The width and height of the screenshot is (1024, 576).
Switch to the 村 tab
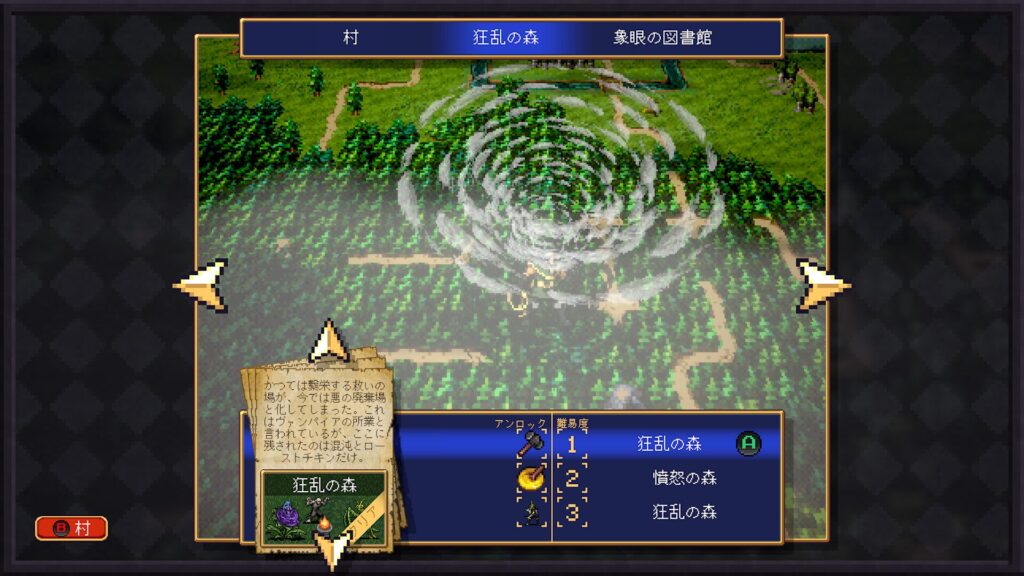coord(351,38)
